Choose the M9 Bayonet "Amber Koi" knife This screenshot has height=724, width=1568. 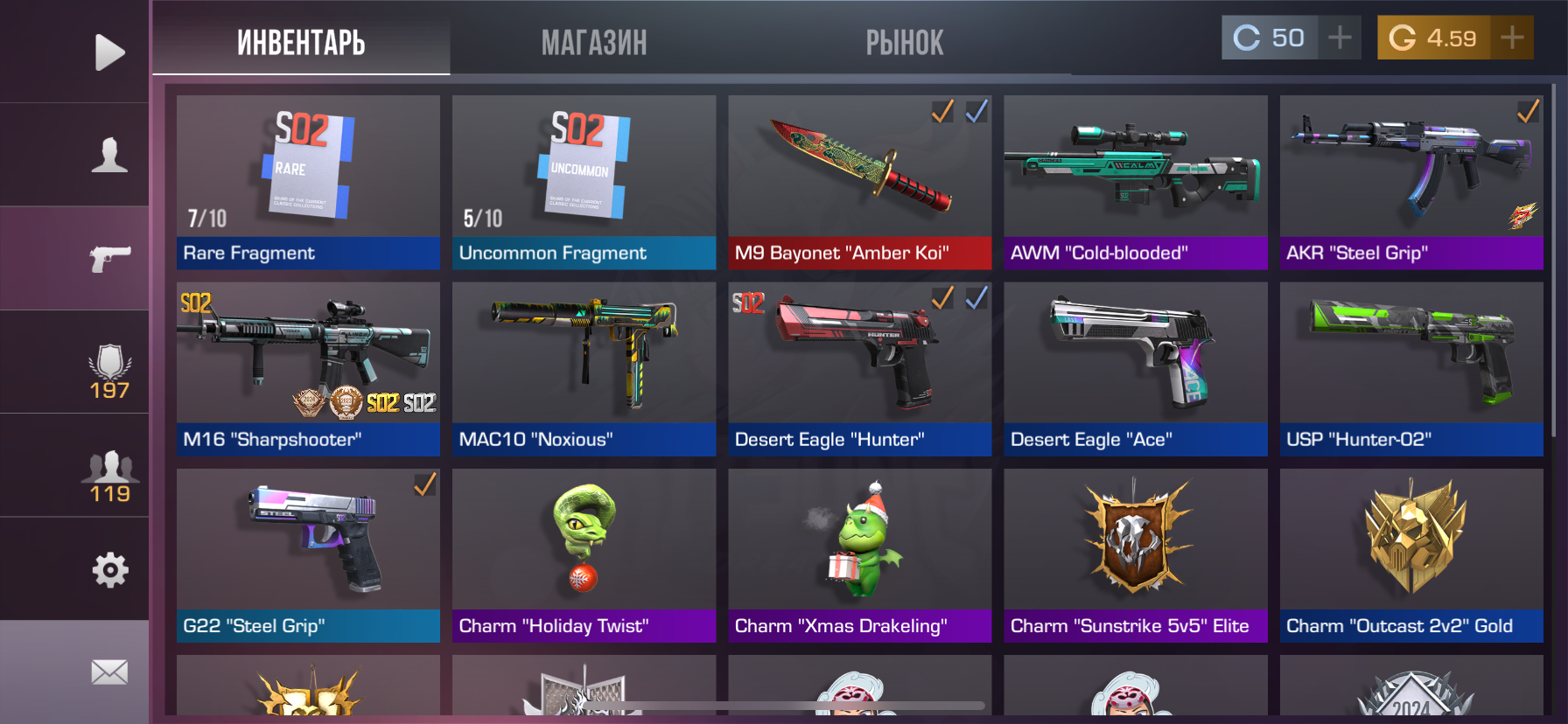tap(859, 182)
